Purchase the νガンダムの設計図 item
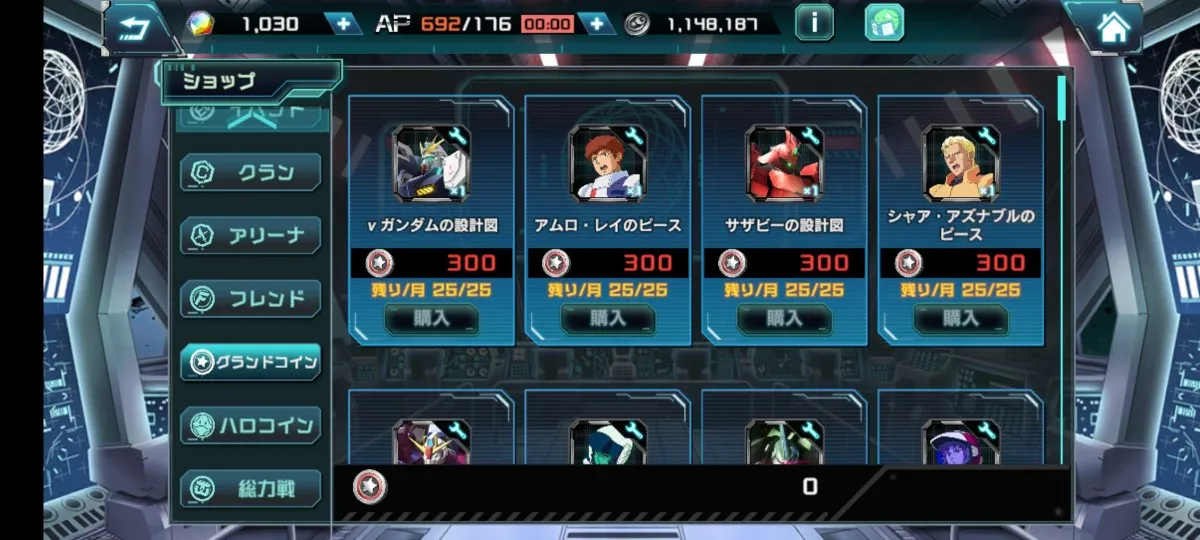1200x540 pixels. click(432, 318)
